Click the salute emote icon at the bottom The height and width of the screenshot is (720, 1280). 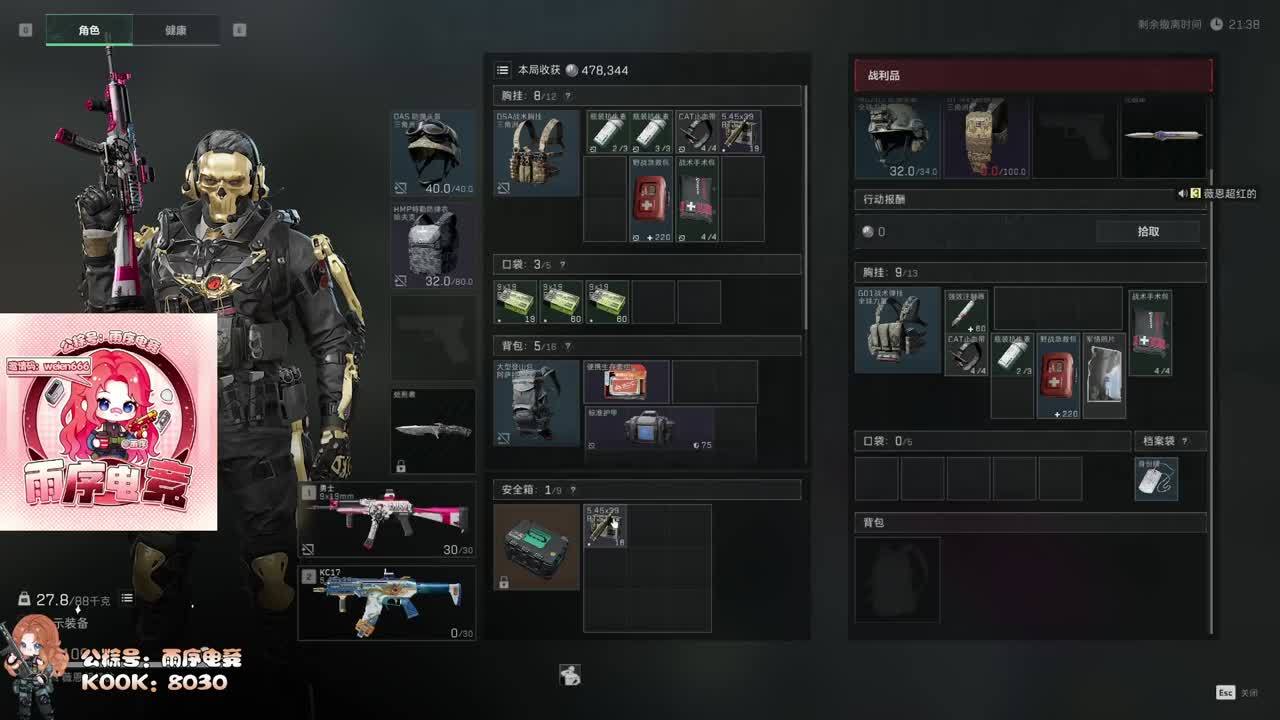(570, 675)
